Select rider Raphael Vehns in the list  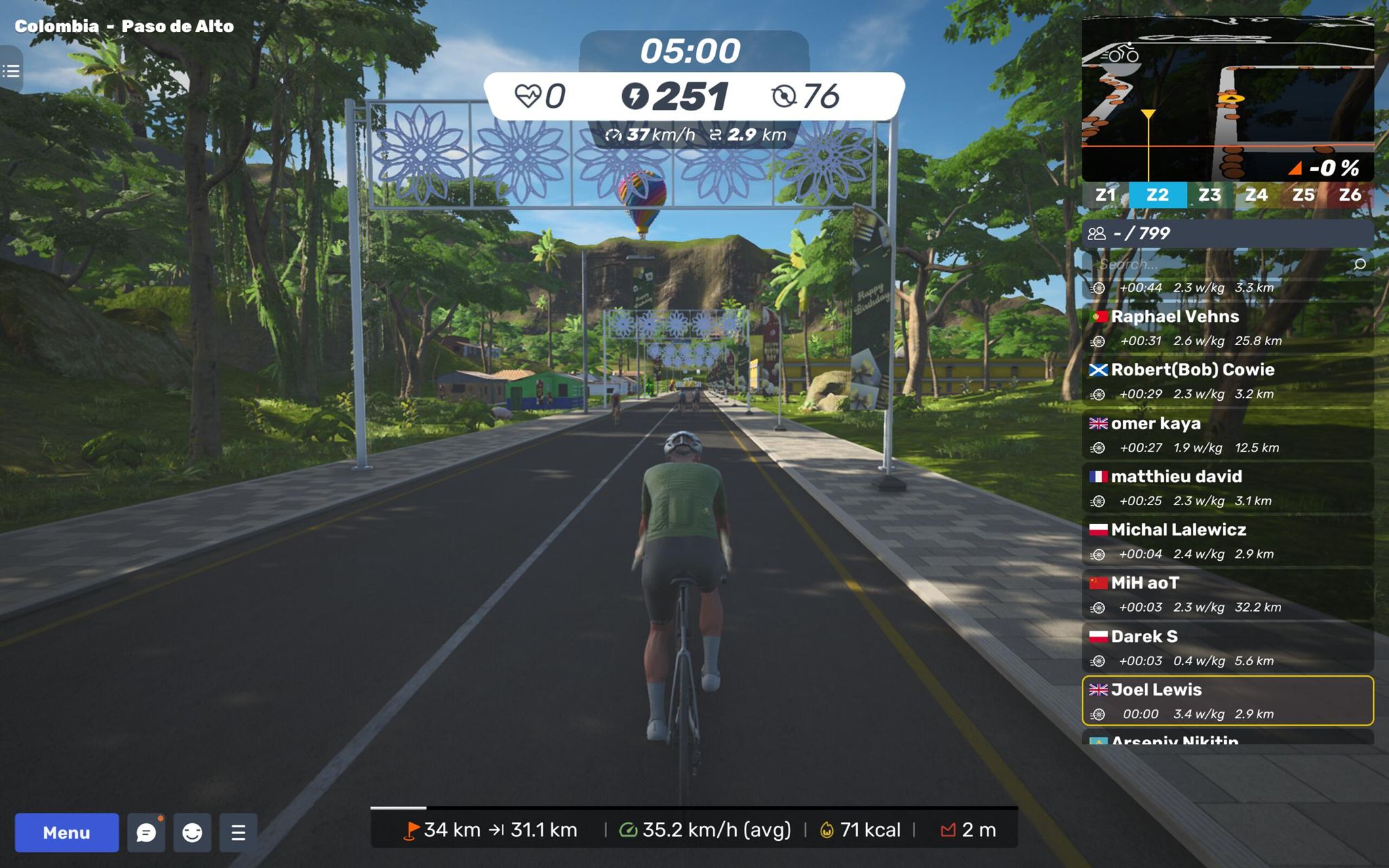(1227, 328)
